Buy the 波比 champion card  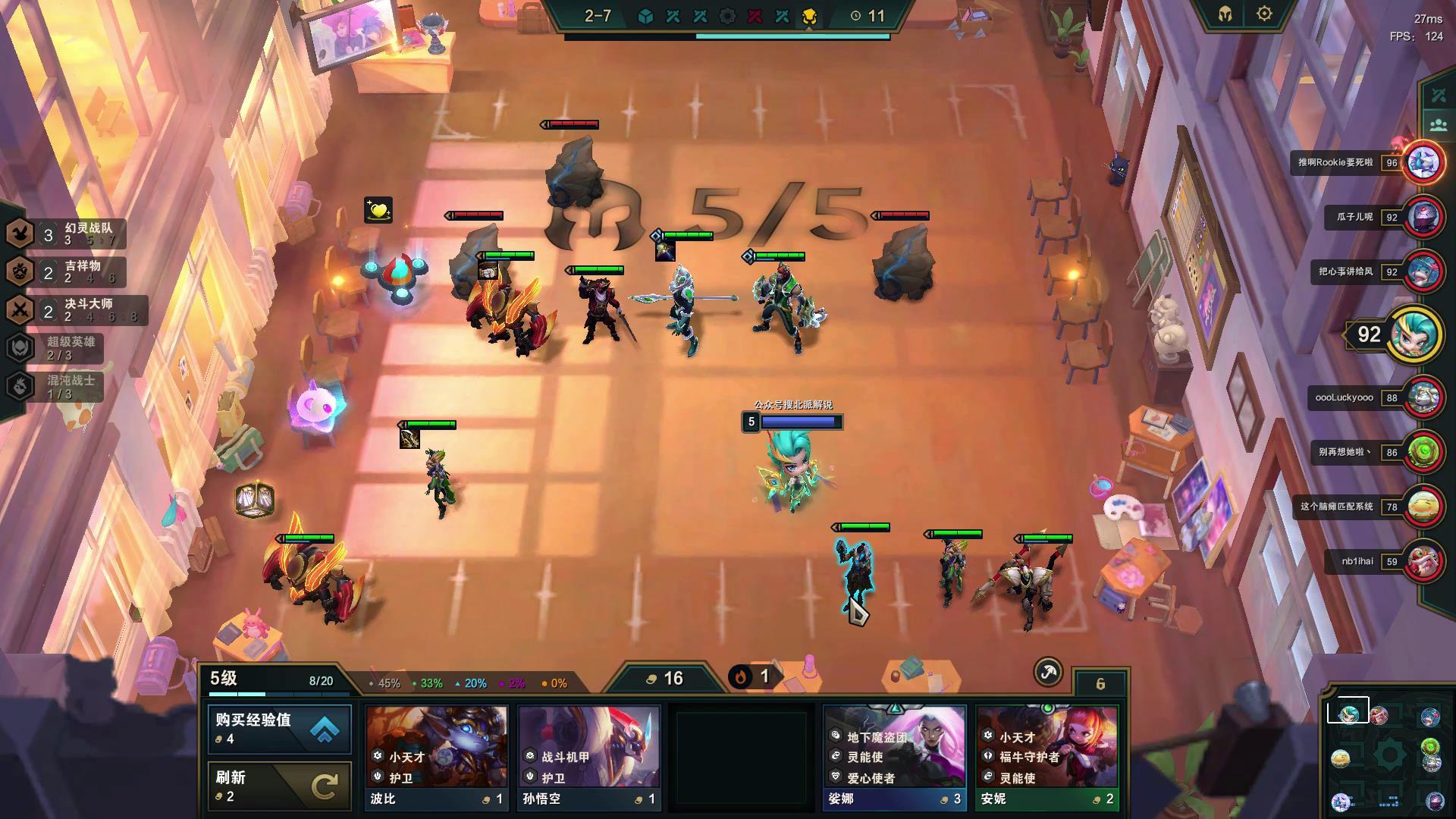pos(436,757)
